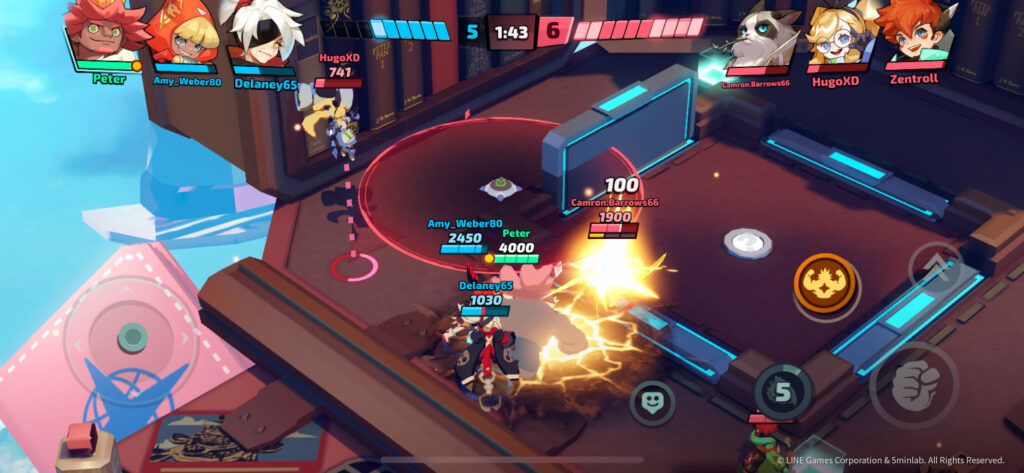
Task: Select Zentroll's orange-haired portrait
Action: pos(912,34)
